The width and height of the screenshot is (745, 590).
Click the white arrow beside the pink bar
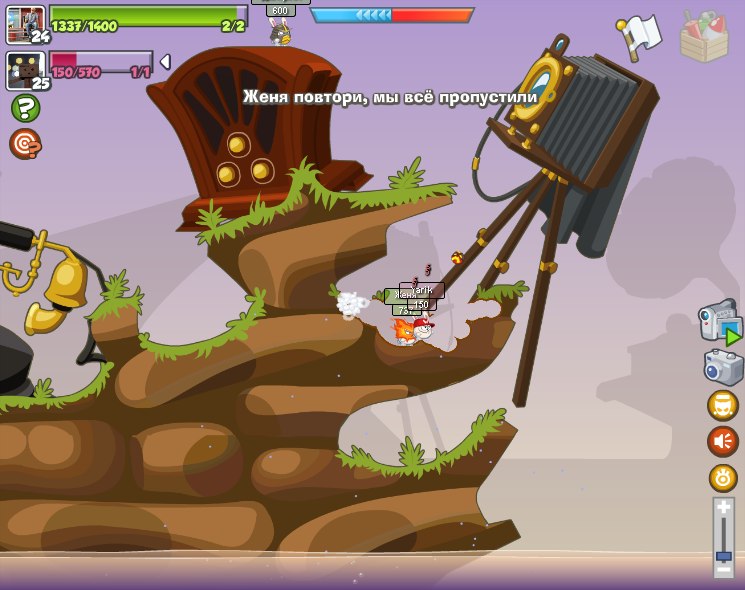[165, 62]
